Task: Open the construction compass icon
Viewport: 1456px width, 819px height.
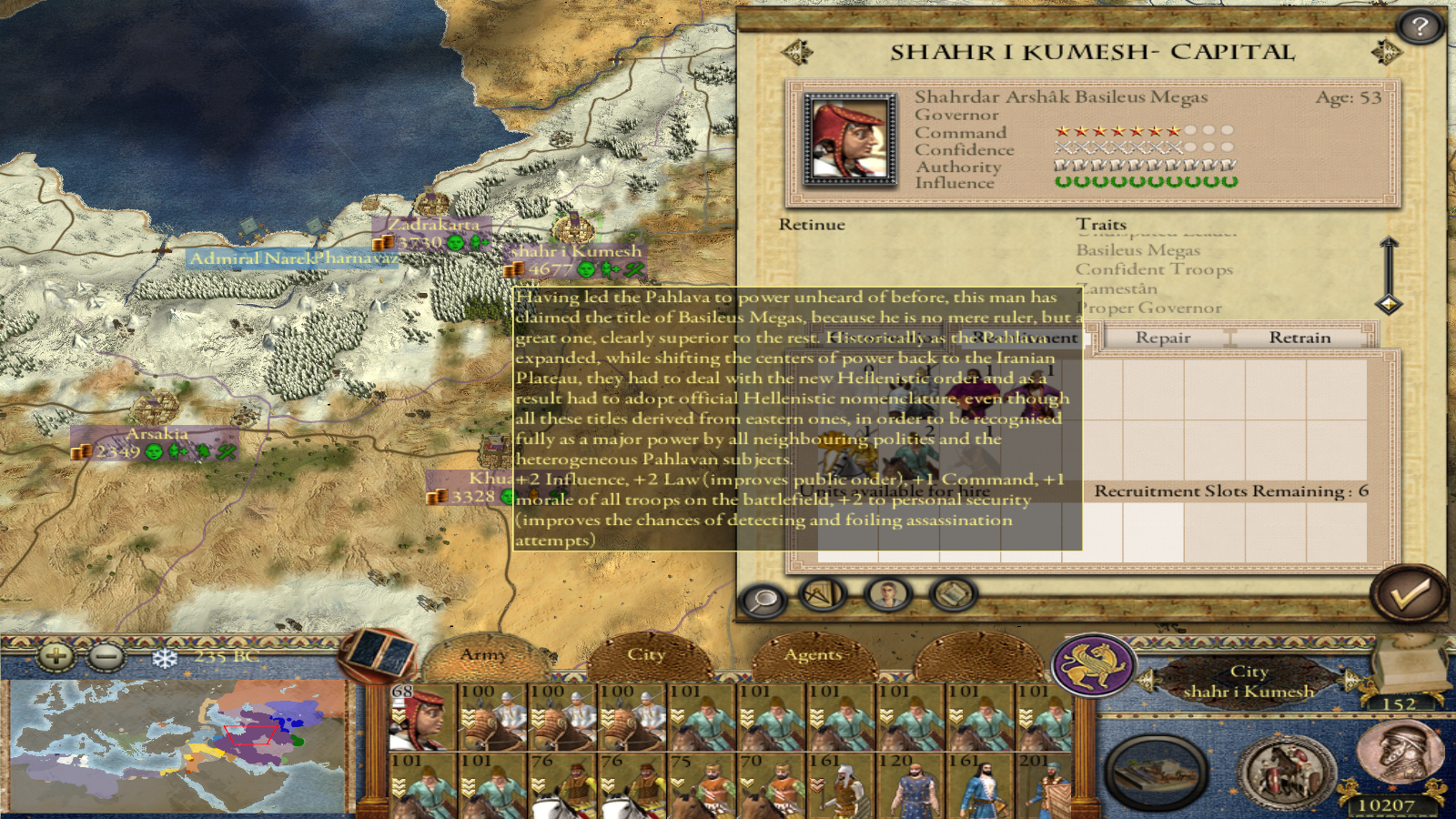Action: pyautogui.click(x=823, y=595)
